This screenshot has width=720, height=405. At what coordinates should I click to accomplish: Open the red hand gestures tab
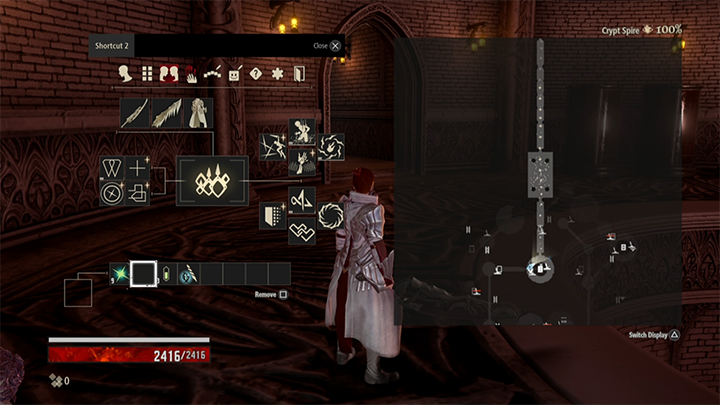[190, 73]
